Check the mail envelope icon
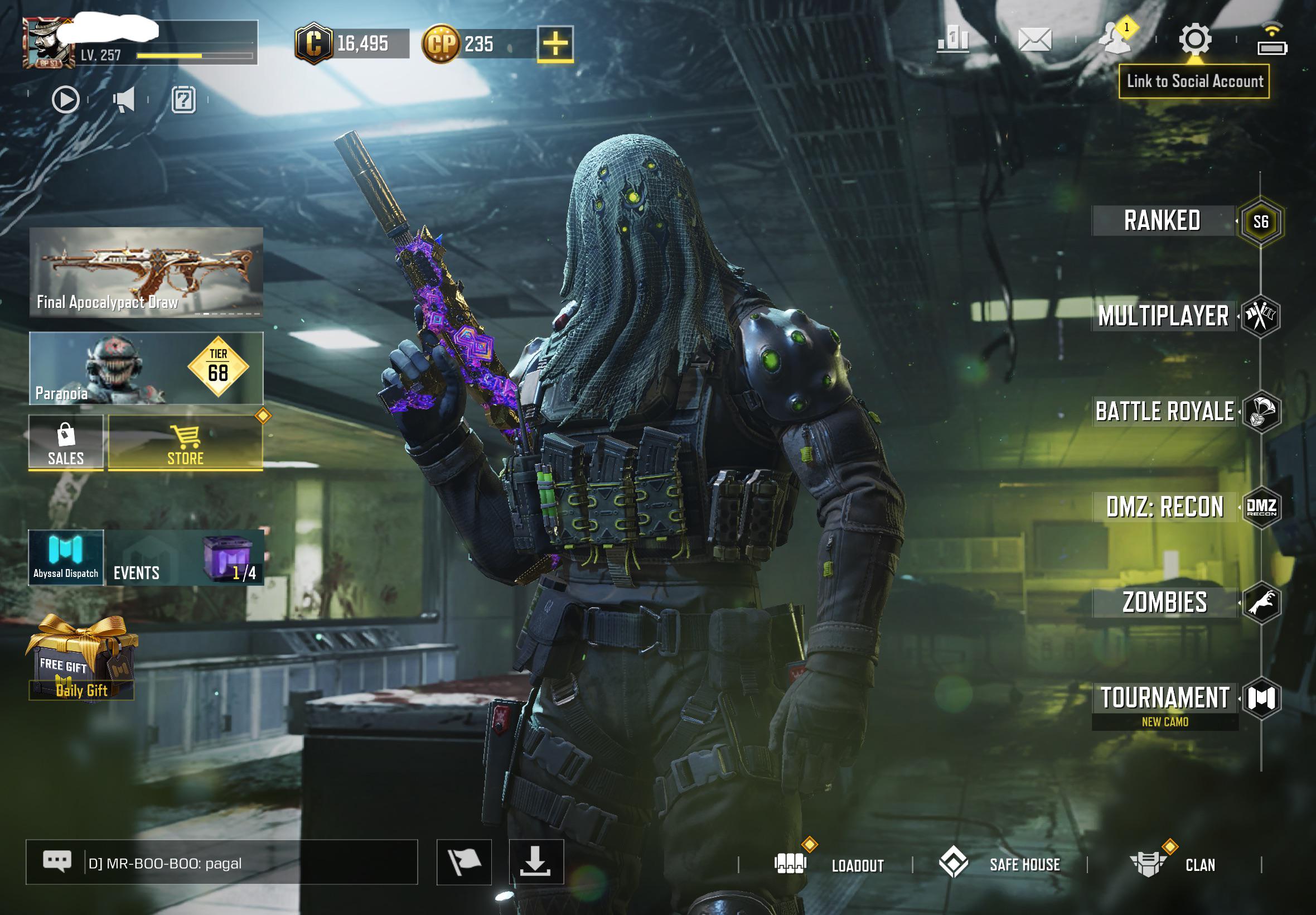 click(x=1035, y=40)
